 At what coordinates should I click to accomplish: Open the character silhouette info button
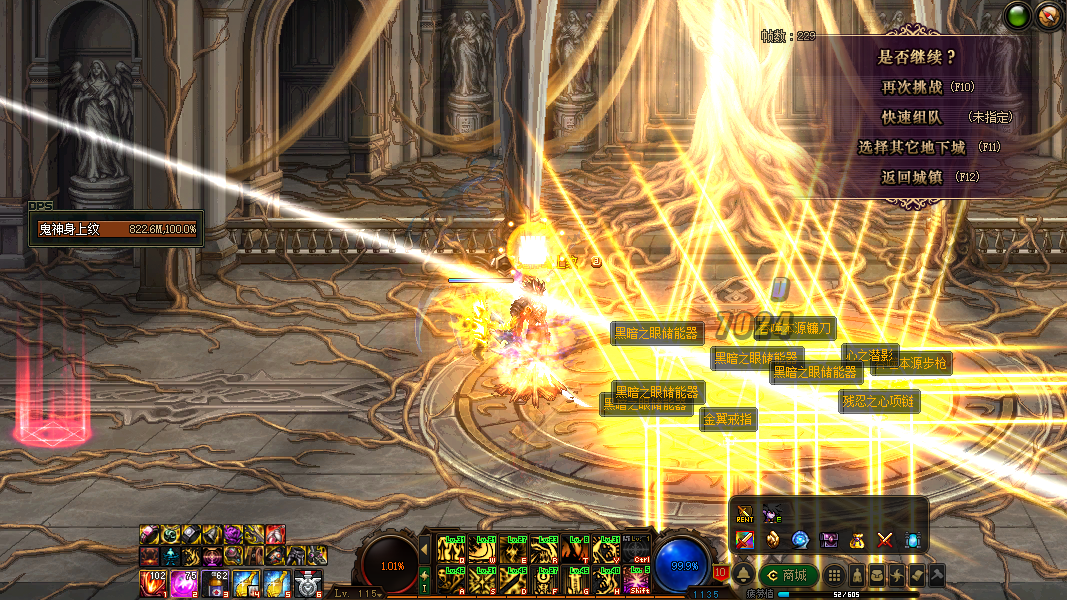(857, 576)
